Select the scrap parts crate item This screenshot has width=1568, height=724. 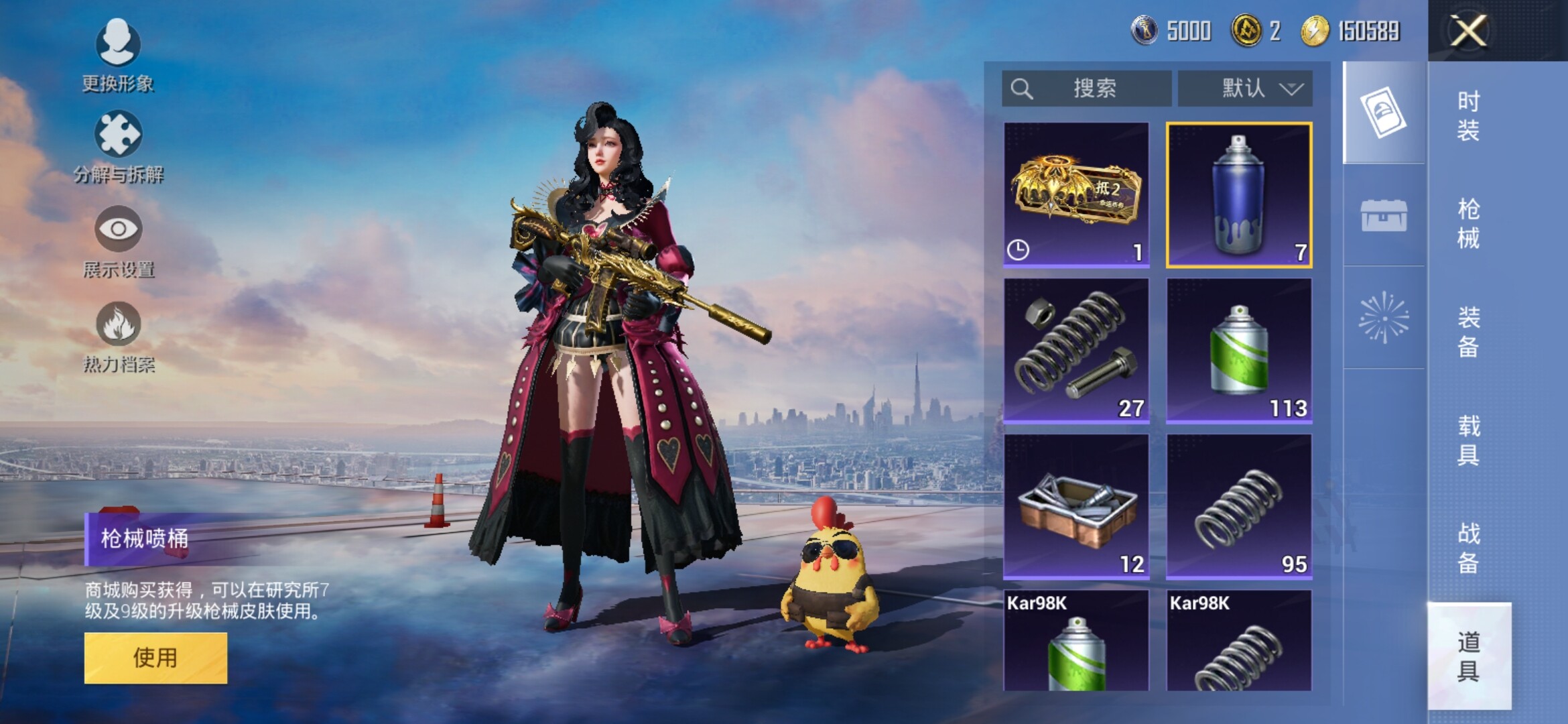(x=1076, y=507)
